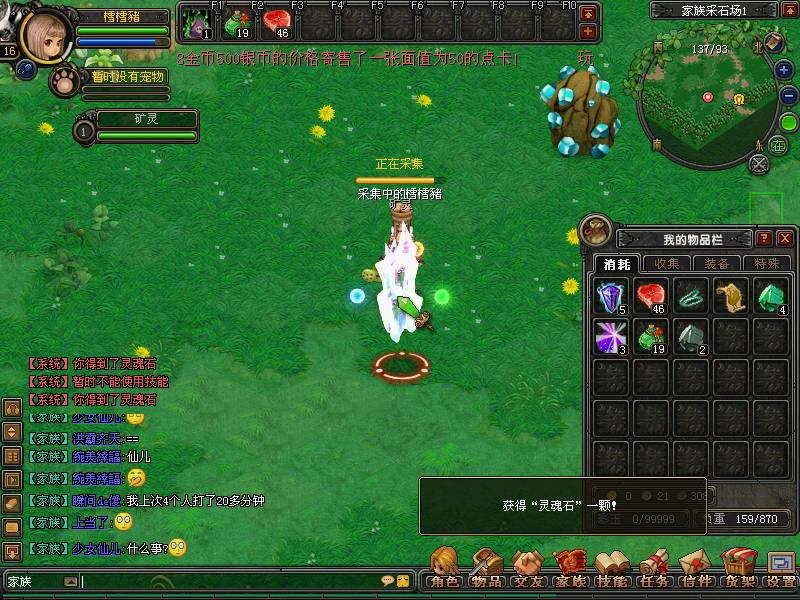Switch to the 特殊 inventory tab
The height and width of the screenshot is (600, 800).
(767, 264)
